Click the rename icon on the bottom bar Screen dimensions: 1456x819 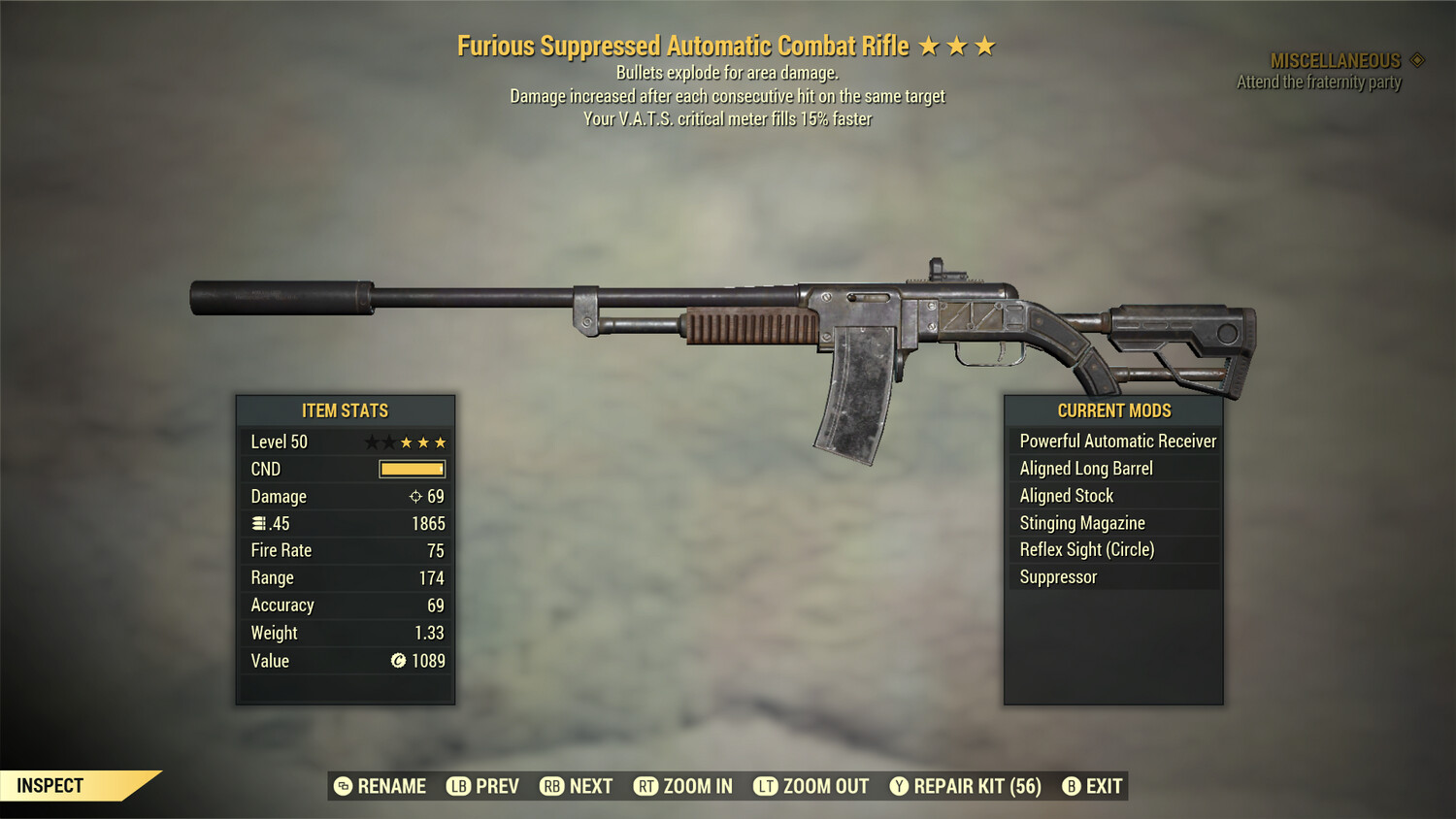(342, 786)
